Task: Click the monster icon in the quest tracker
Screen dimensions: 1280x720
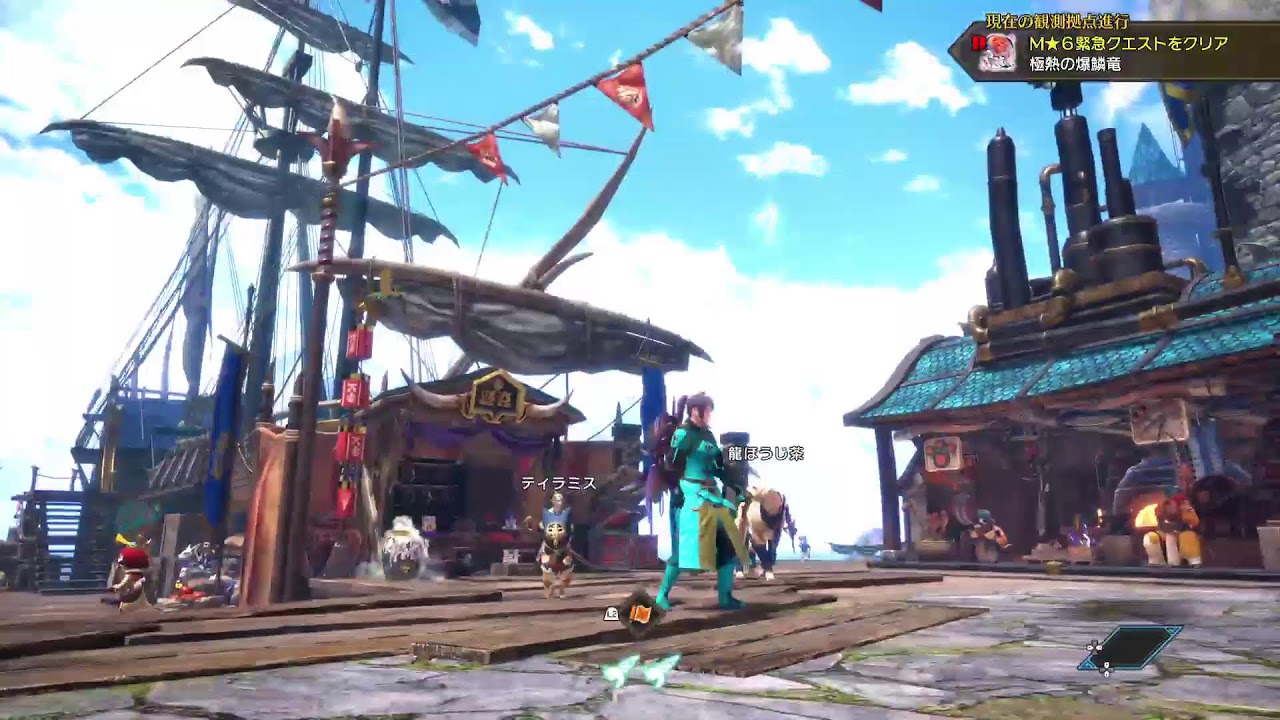Action: [996, 53]
